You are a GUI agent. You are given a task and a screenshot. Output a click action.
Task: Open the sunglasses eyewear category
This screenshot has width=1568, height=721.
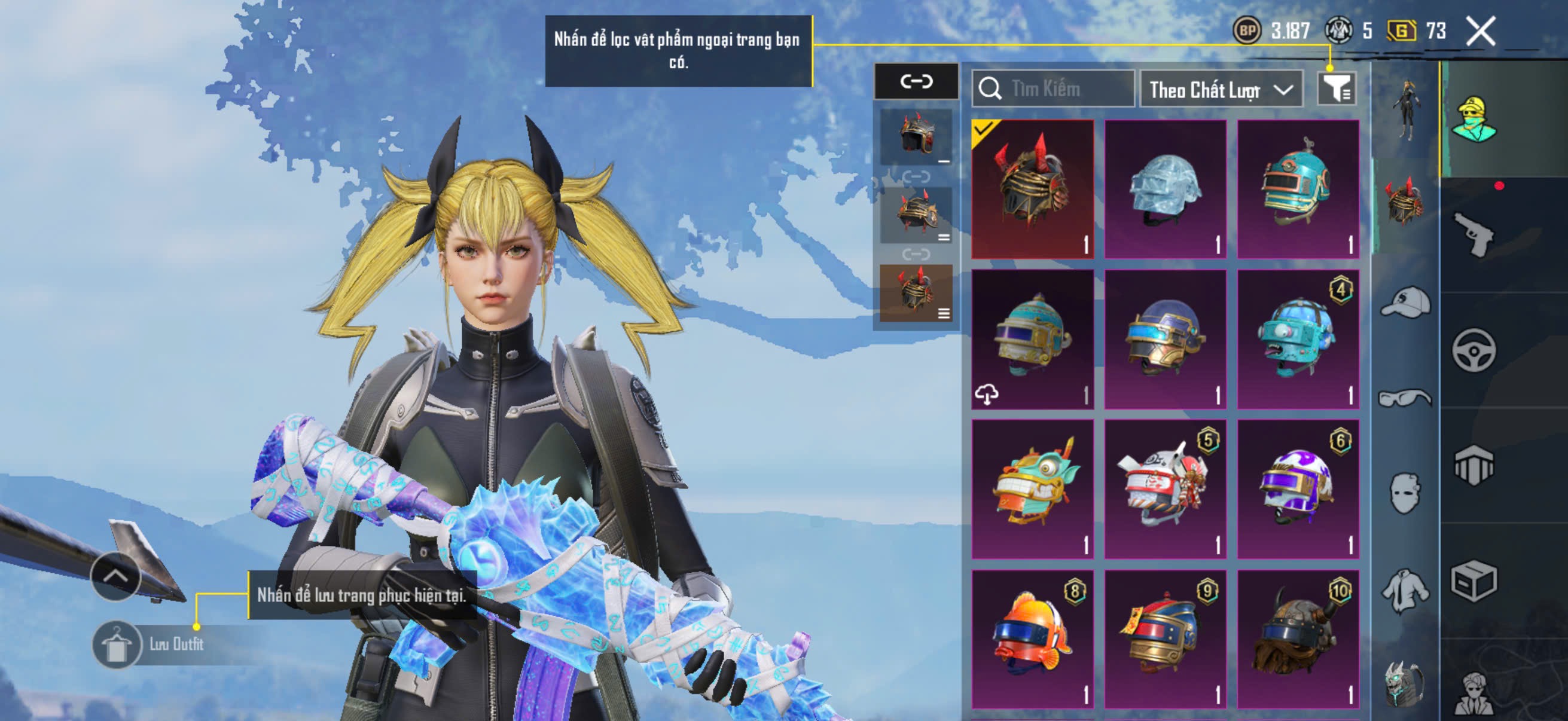point(1405,398)
